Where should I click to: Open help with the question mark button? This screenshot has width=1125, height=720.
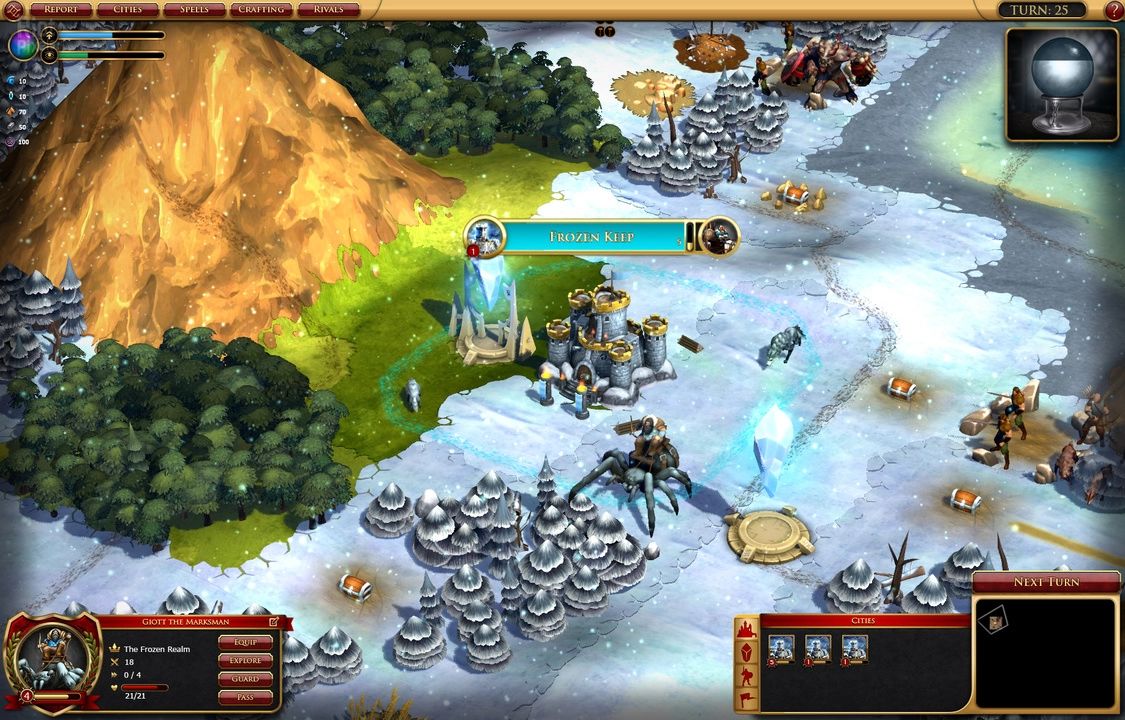click(x=1114, y=11)
